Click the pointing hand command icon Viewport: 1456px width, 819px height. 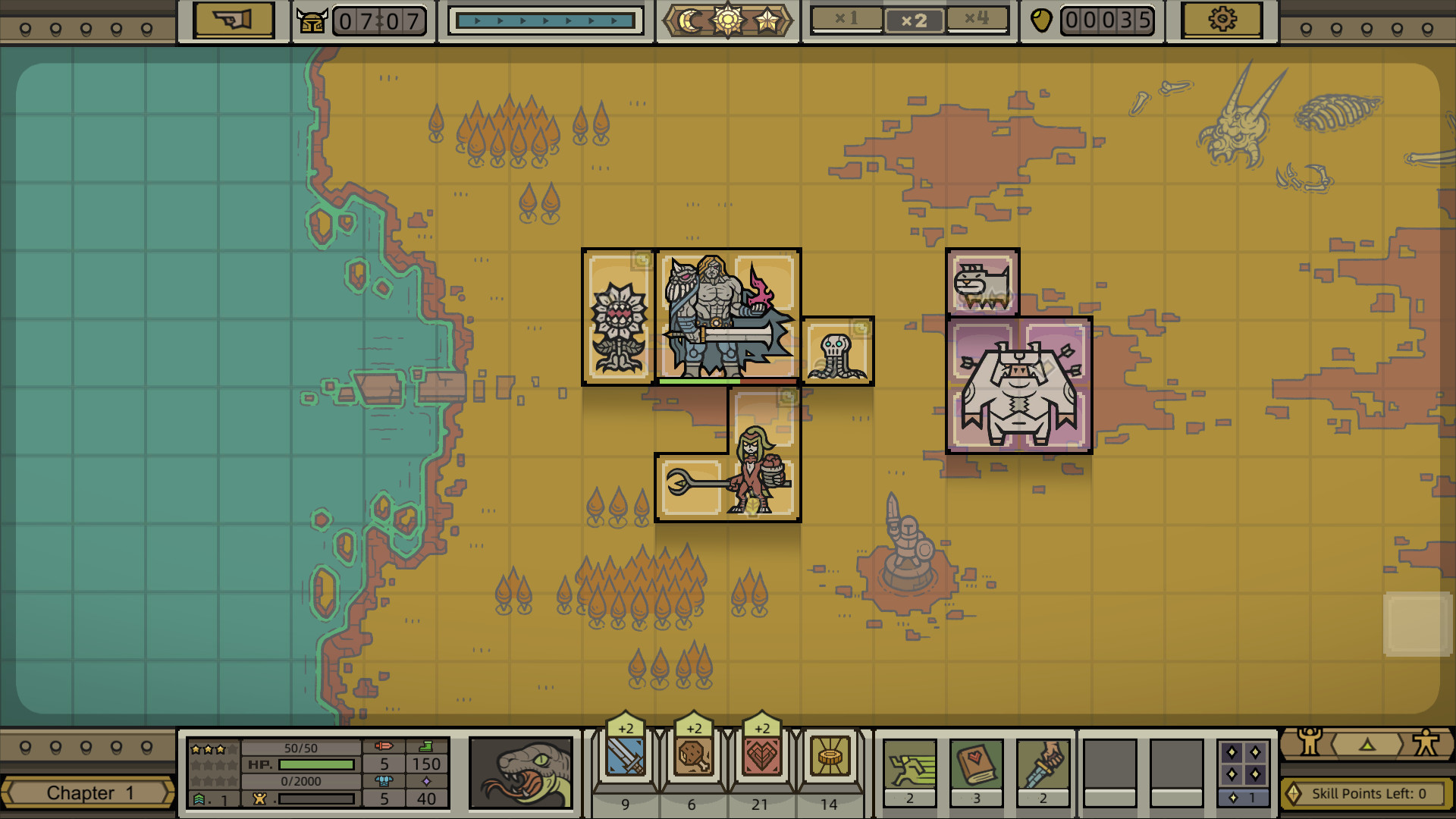click(232, 20)
